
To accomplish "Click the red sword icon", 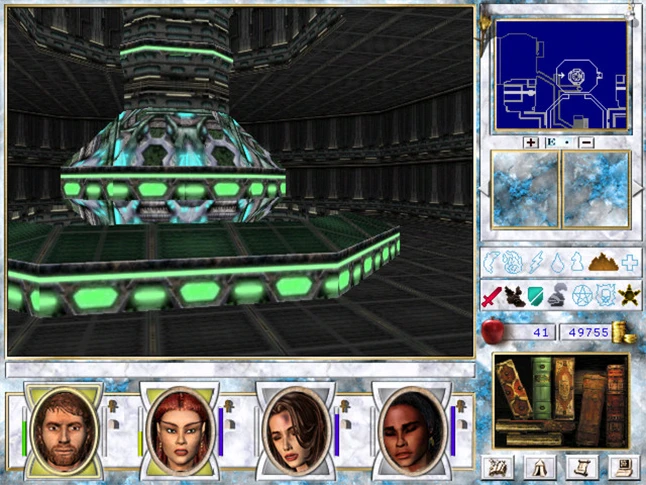I will coord(491,295).
